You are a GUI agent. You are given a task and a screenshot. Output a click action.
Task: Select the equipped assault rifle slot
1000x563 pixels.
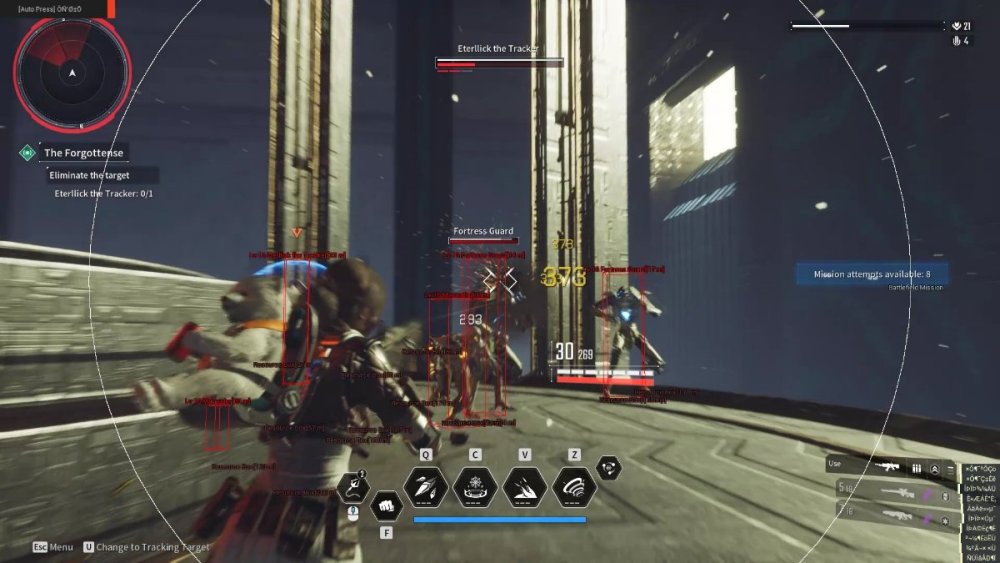[887, 466]
